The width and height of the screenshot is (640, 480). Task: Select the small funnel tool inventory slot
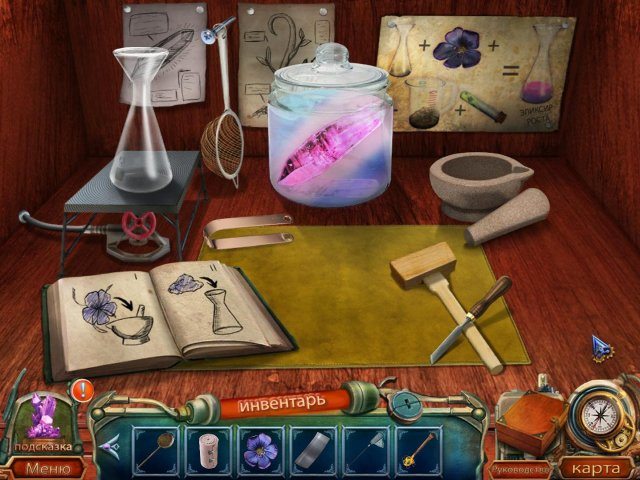tap(365, 449)
